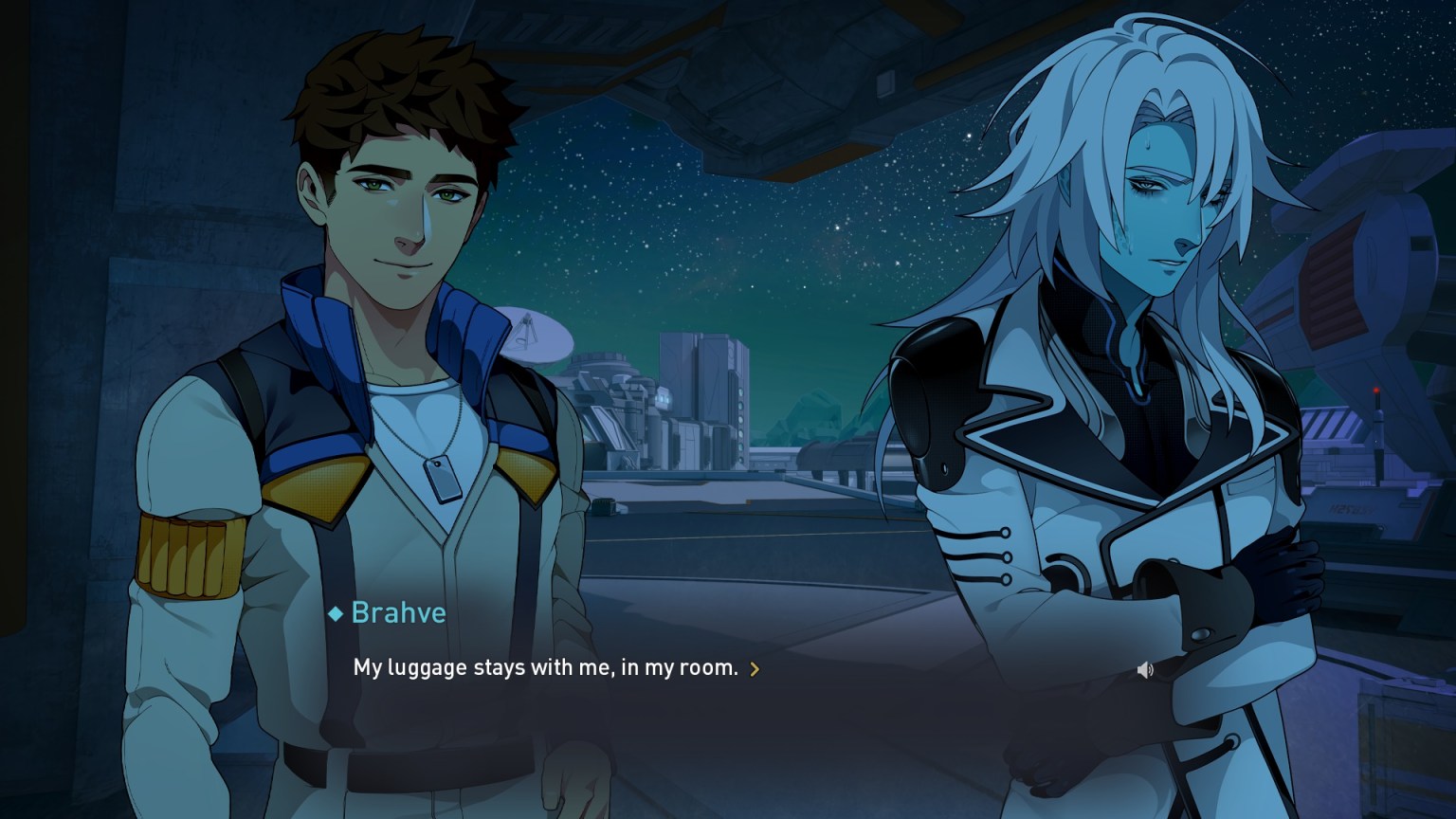Click the satellite dish in the background

point(537,338)
